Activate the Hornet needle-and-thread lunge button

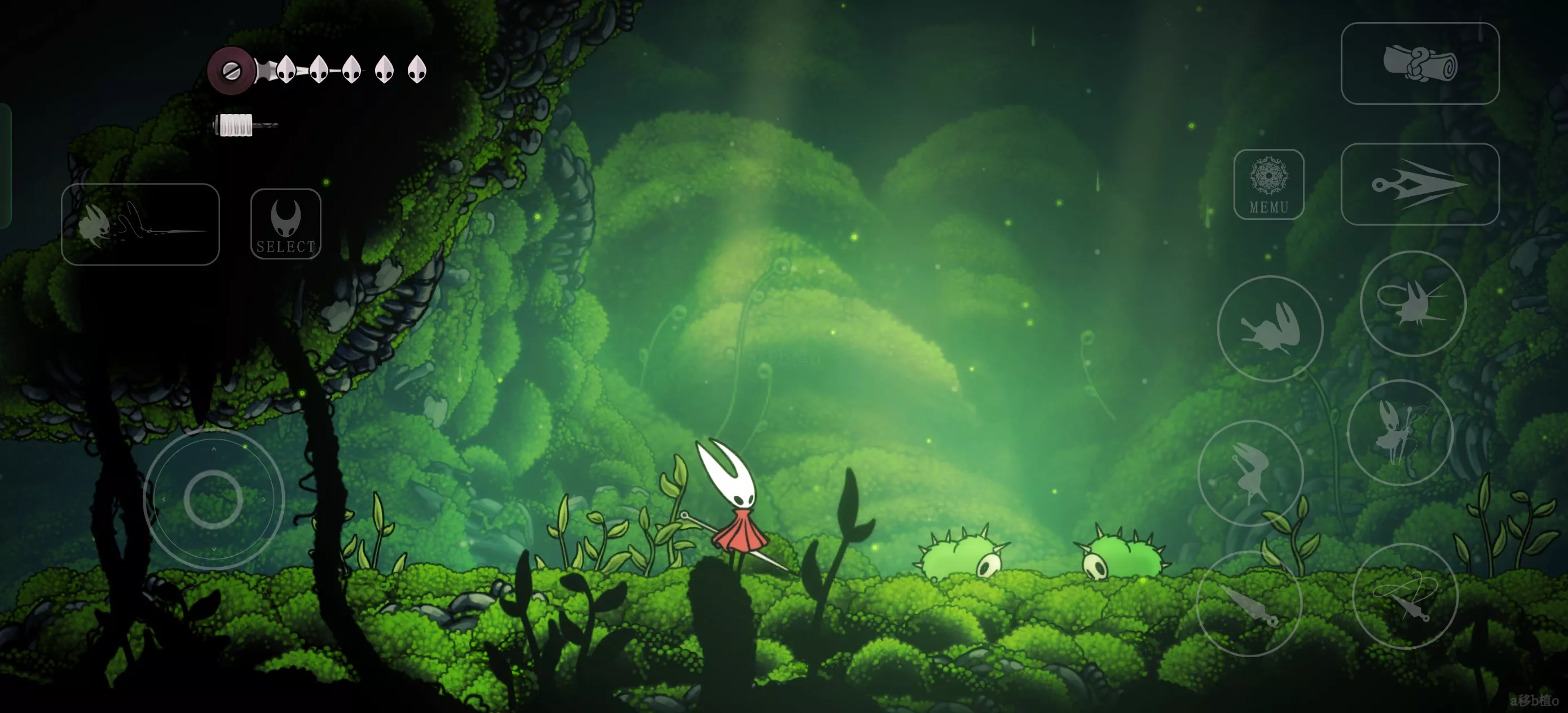click(x=140, y=224)
